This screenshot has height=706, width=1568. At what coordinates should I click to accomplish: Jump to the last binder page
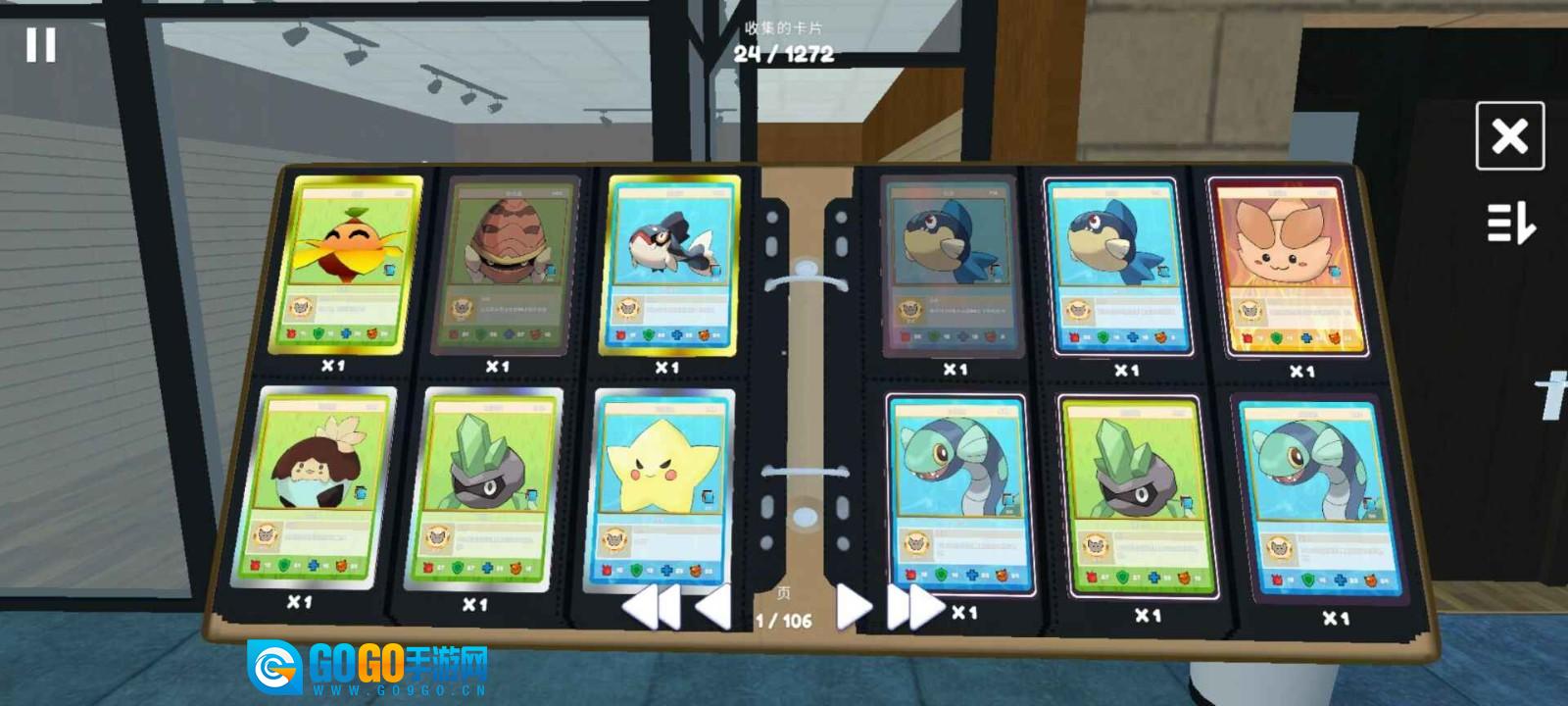pos(913,608)
